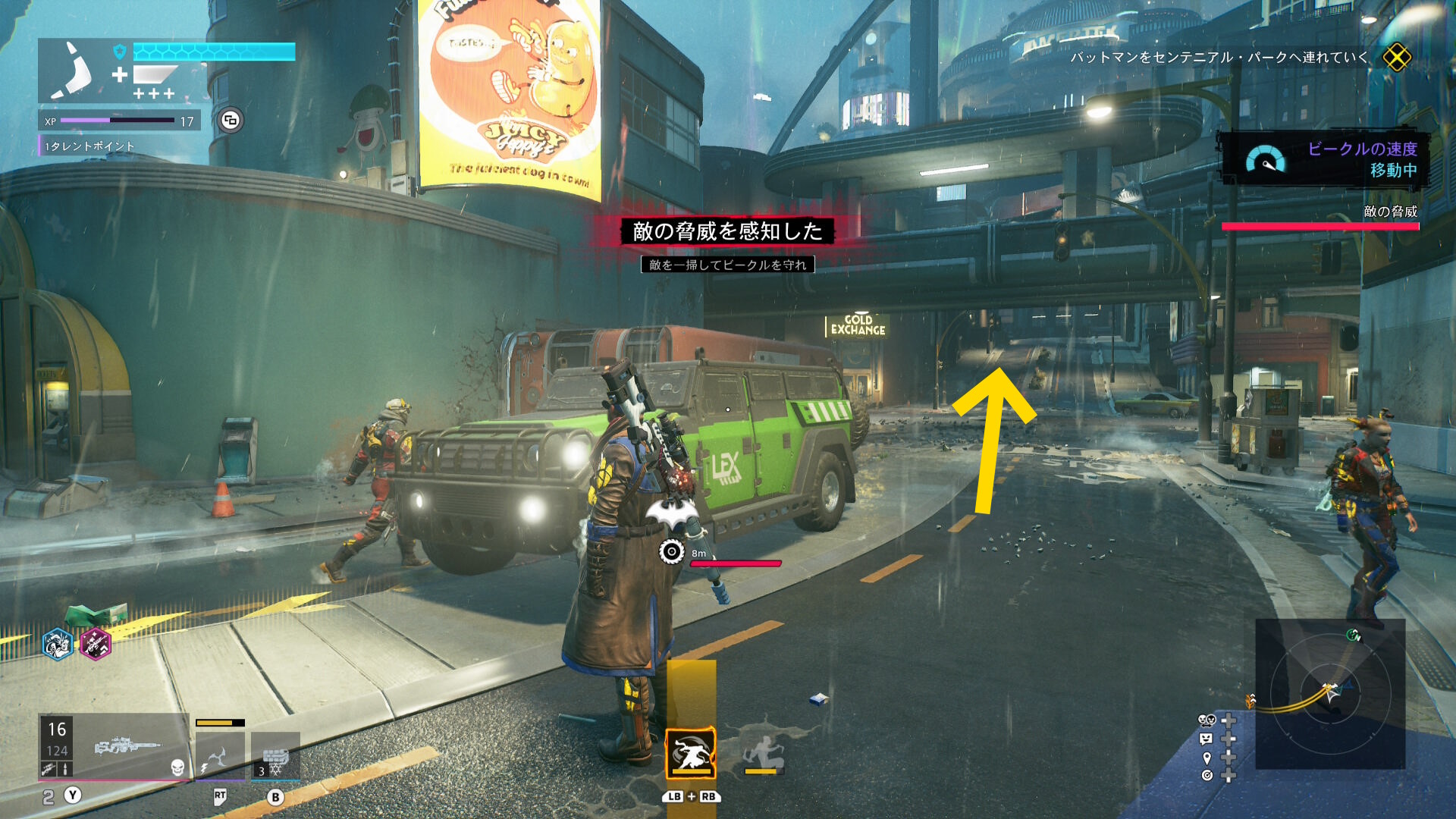Open the vehicle speed objective panel
The image size is (1456, 819).
[x=1325, y=159]
